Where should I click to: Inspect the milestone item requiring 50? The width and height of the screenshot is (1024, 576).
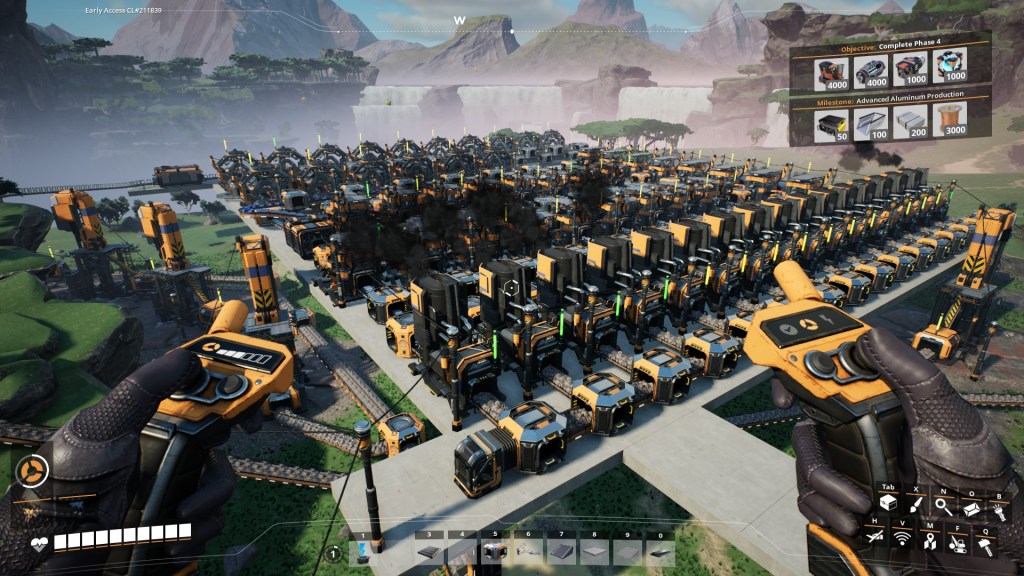(x=830, y=121)
